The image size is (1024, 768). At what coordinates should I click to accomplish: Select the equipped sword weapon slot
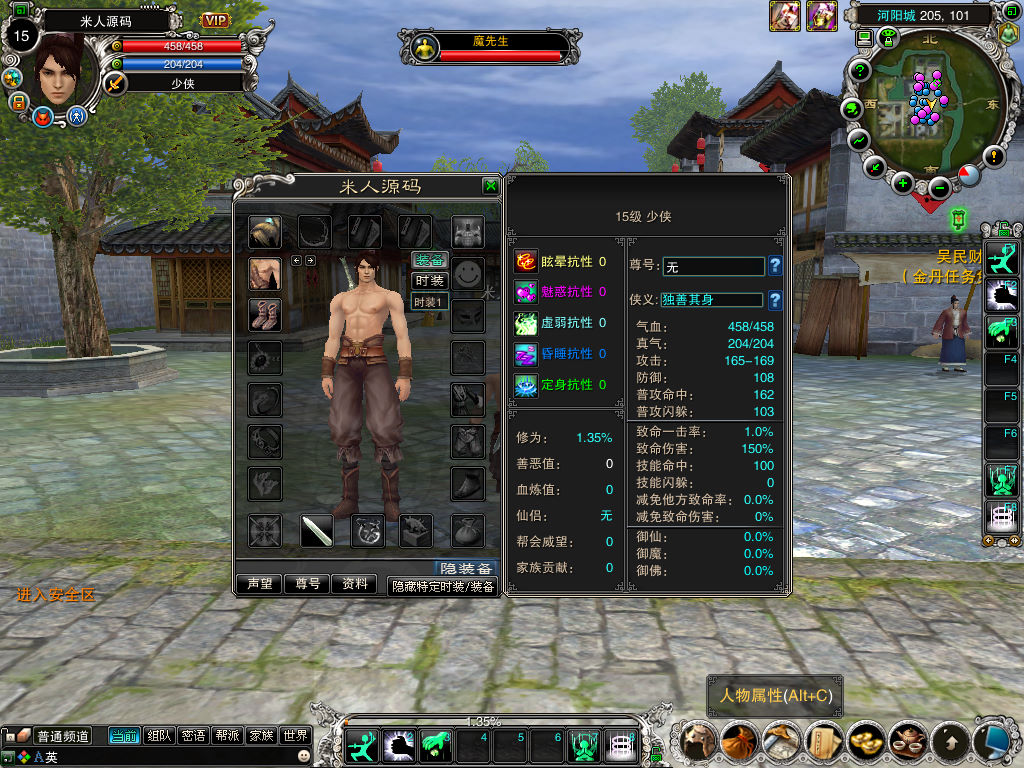point(317,531)
